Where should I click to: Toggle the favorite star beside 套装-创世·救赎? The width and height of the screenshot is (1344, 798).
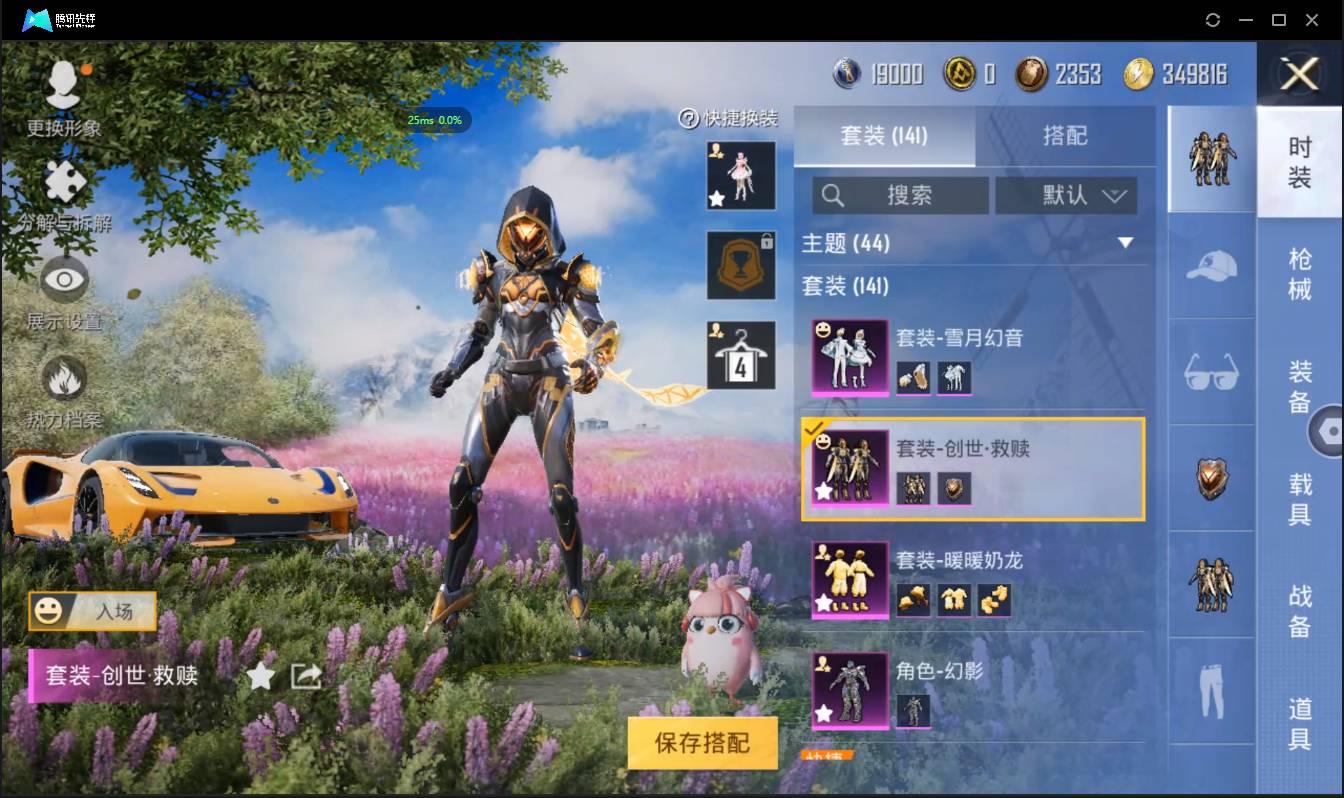260,676
